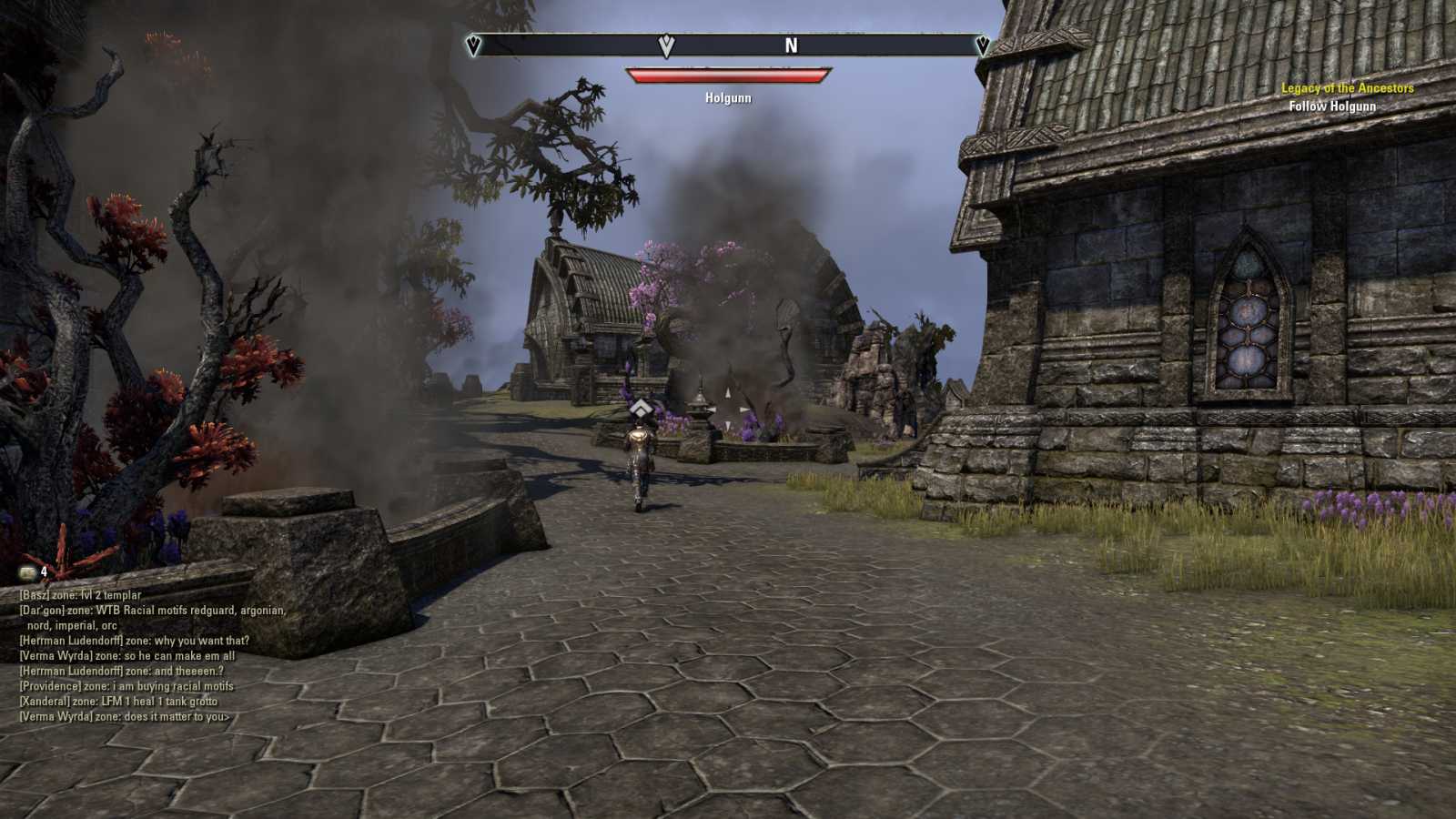Click Holgunn's name label below the health bar
Image resolution: width=1456 pixels, height=819 pixels.
[726, 97]
